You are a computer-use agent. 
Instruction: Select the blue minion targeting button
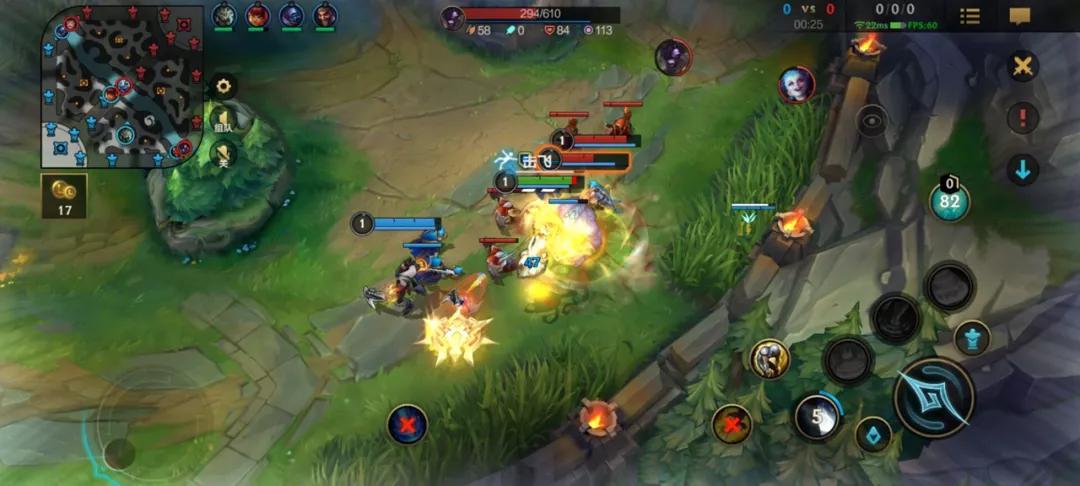click(x=875, y=435)
